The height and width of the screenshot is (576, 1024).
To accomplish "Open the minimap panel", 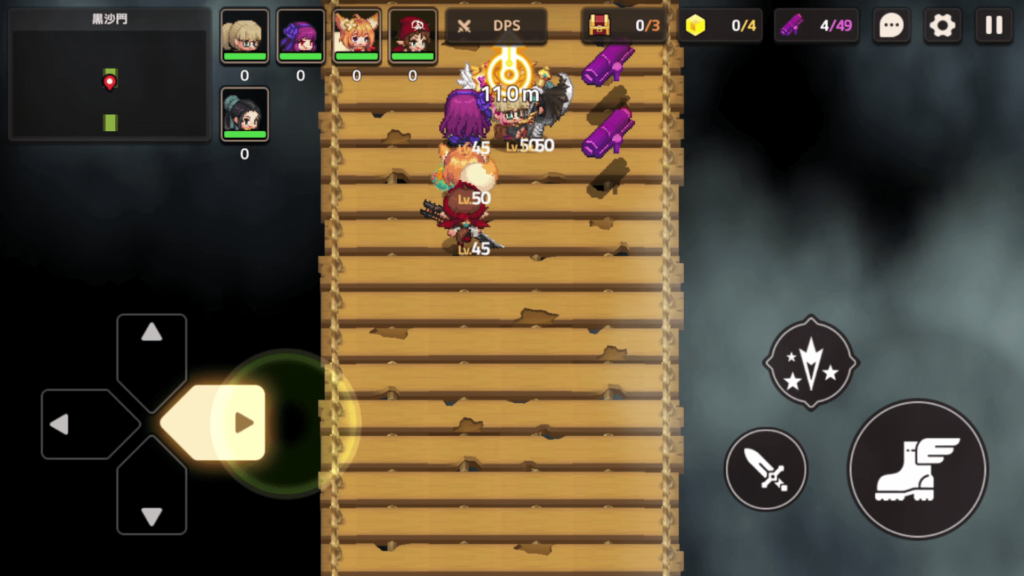I will coord(109,74).
